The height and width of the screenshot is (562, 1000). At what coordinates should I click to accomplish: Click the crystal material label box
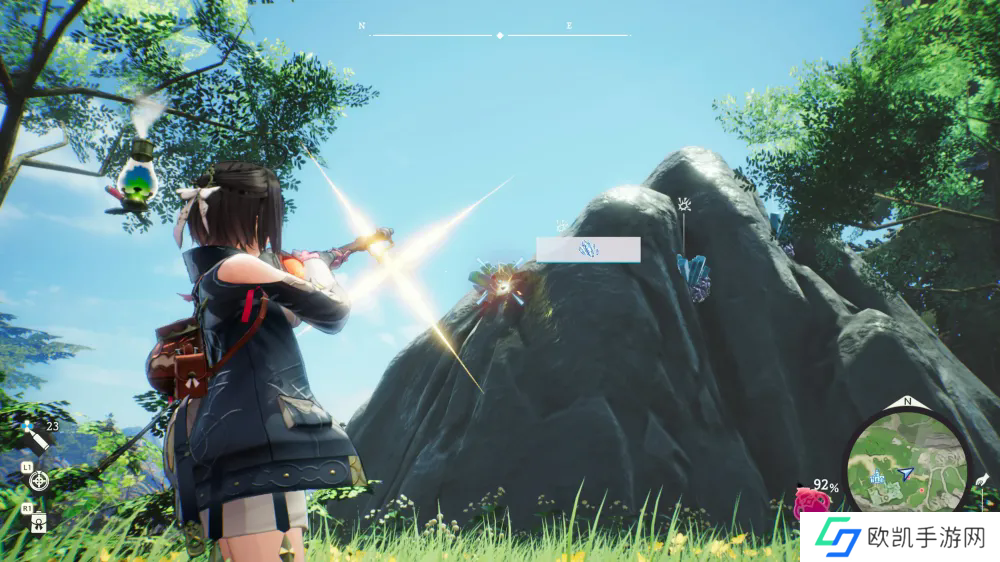[588, 250]
